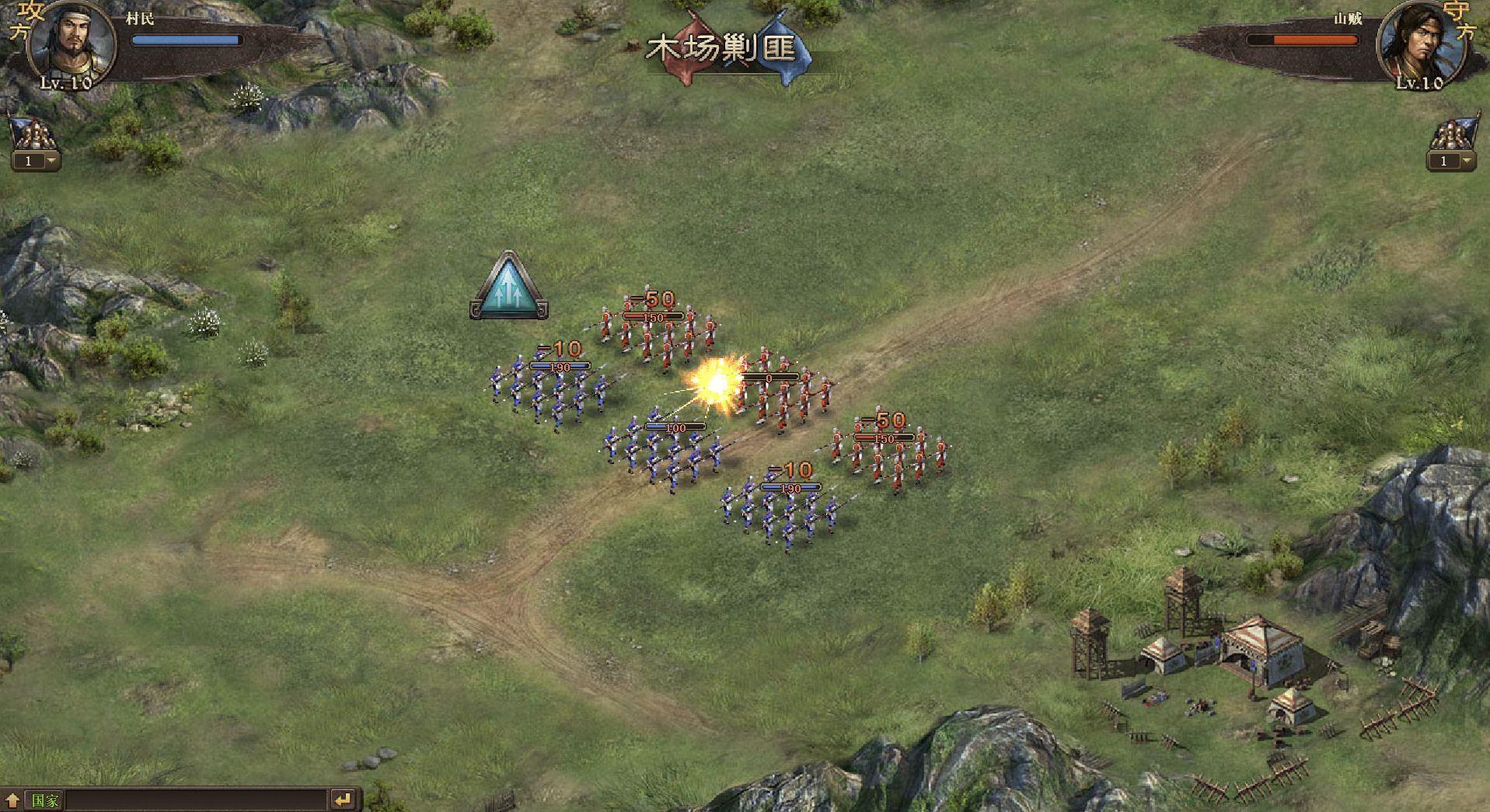This screenshot has height=812, width=1490.
Task: Send chat with the enter-arrow button
Action: pyautogui.click(x=343, y=800)
